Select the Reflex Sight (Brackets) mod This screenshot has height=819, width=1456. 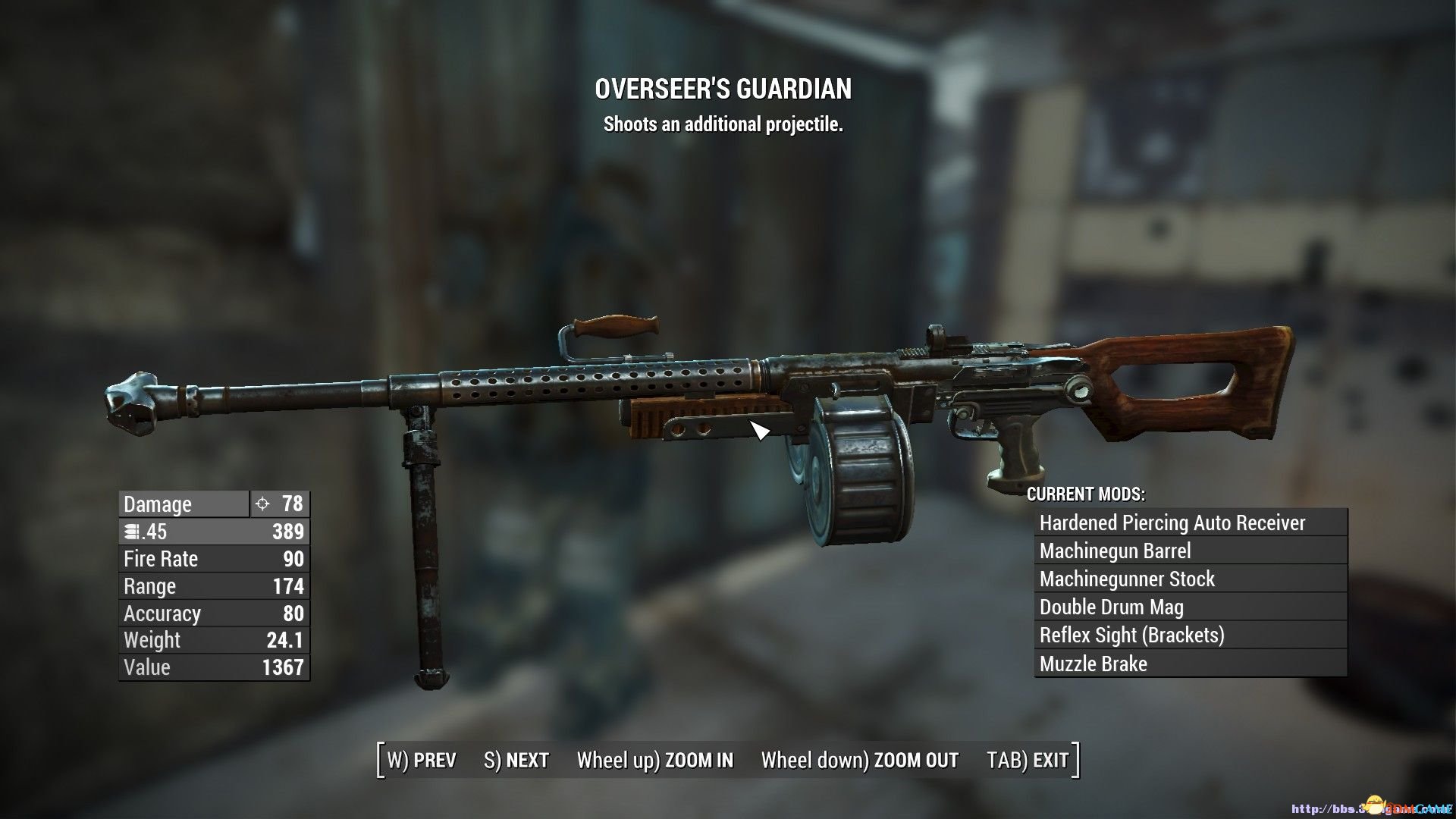(1190, 635)
